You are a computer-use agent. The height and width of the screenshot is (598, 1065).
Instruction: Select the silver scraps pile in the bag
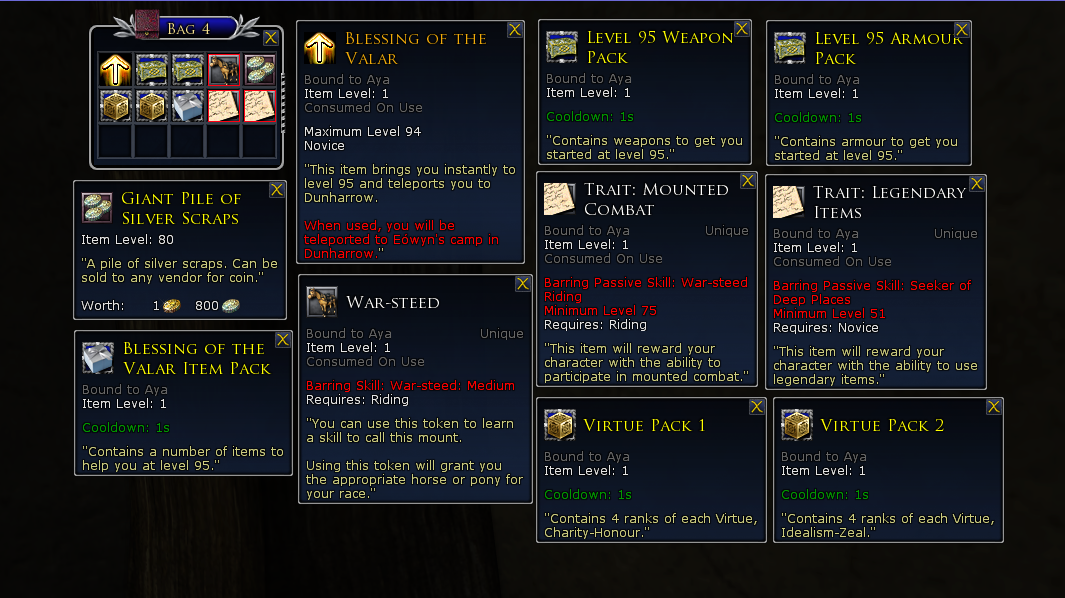click(x=260, y=69)
